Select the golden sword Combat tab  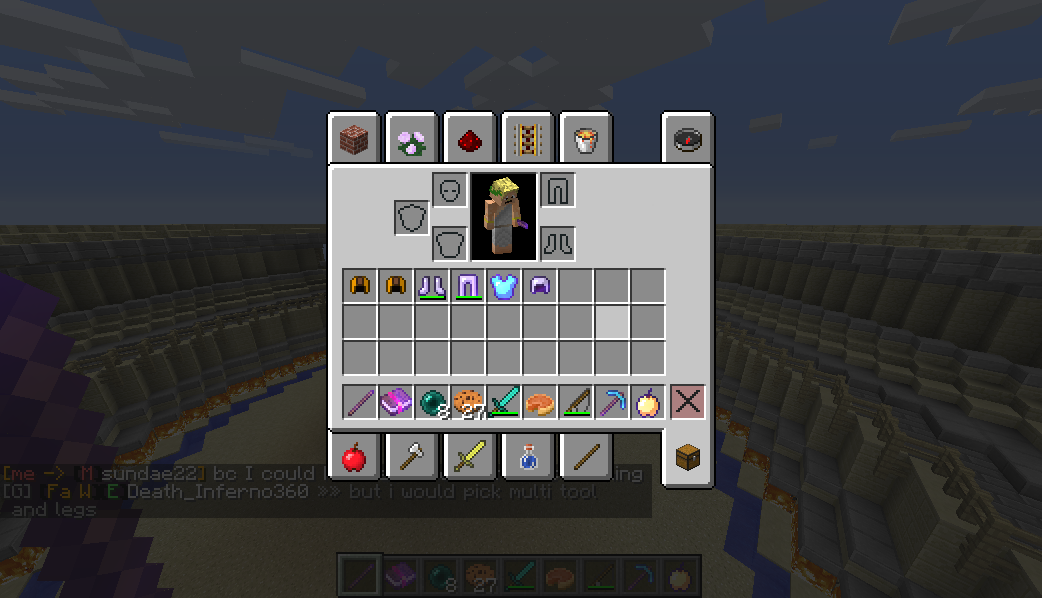tap(469, 458)
